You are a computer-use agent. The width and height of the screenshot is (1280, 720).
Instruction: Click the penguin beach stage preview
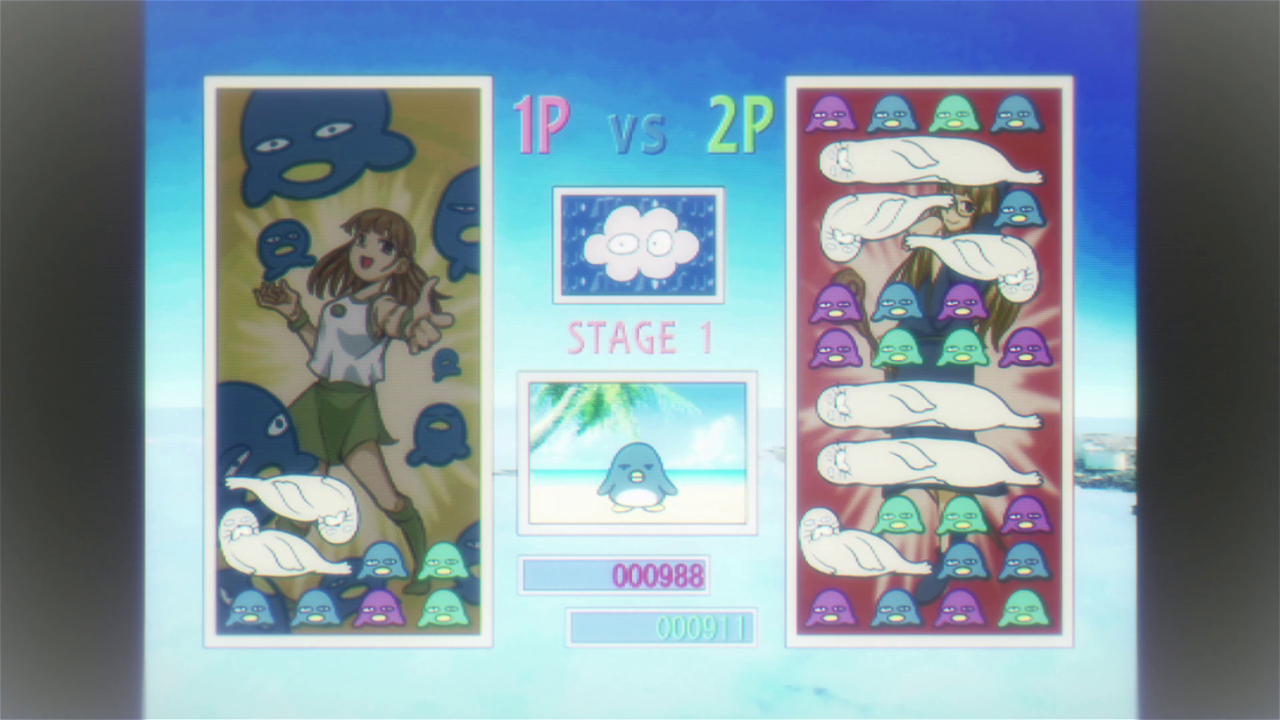pos(637,453)
